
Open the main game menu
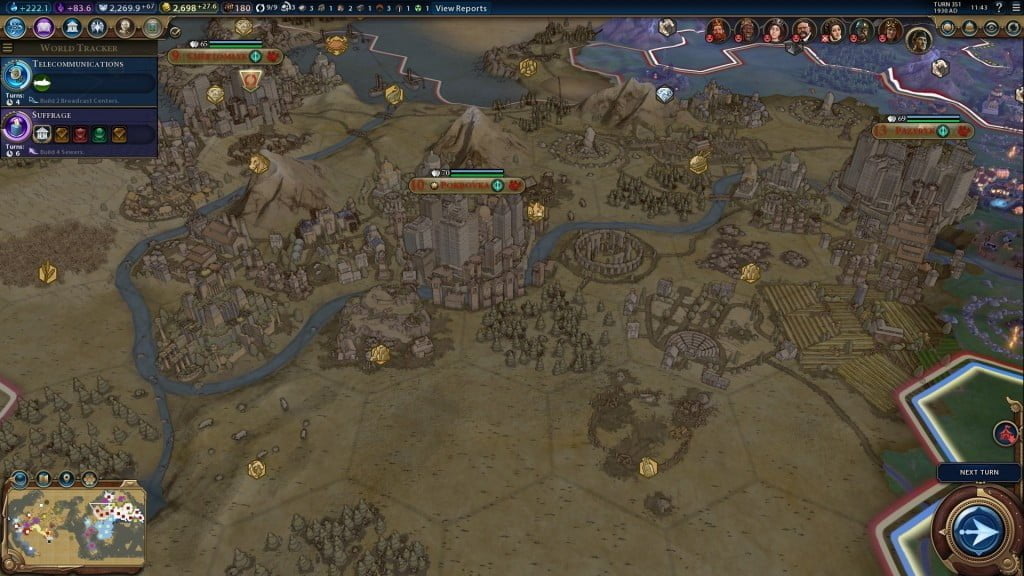point(1014,8)
